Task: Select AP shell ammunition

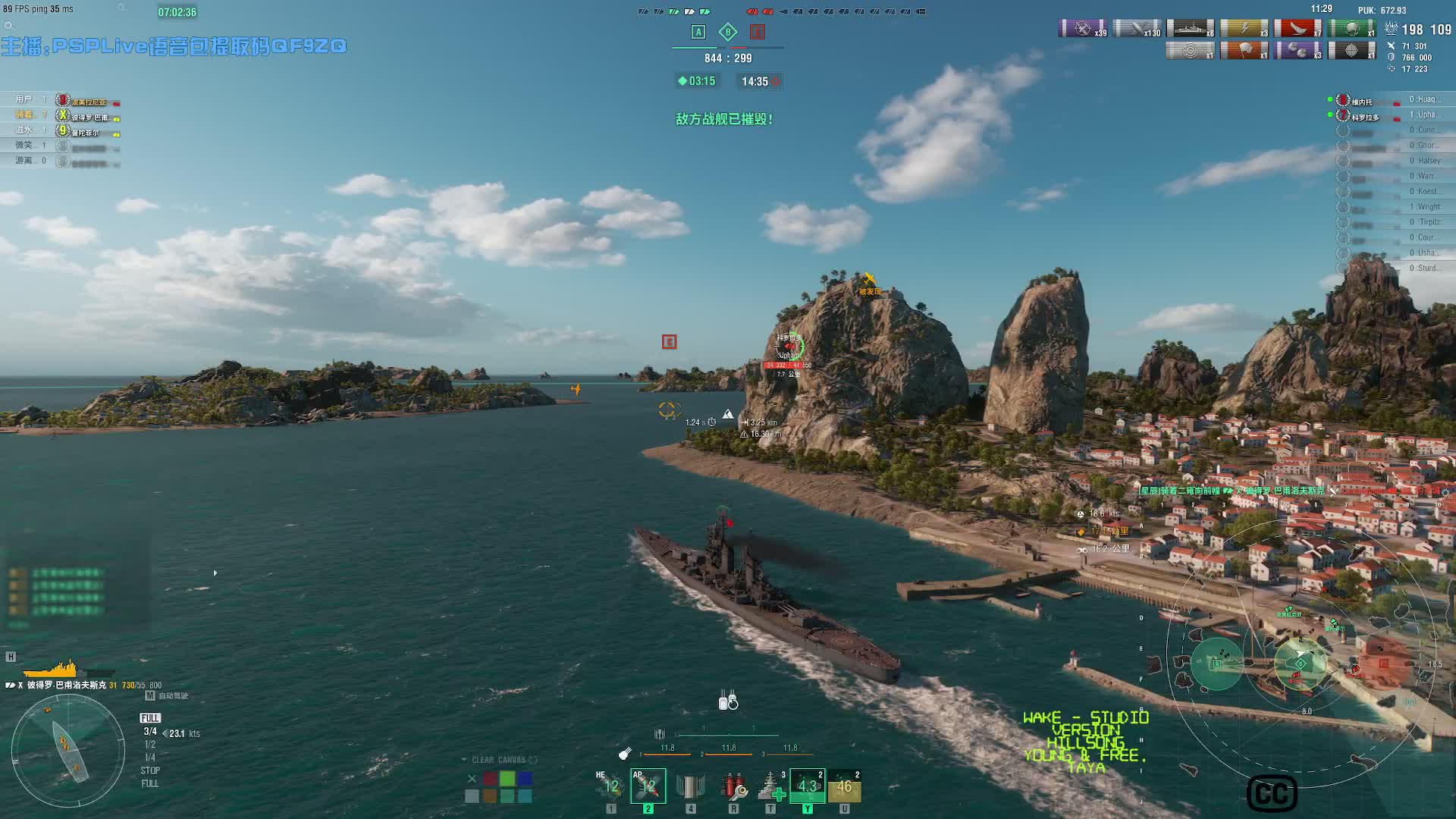Action: point(648,786)
